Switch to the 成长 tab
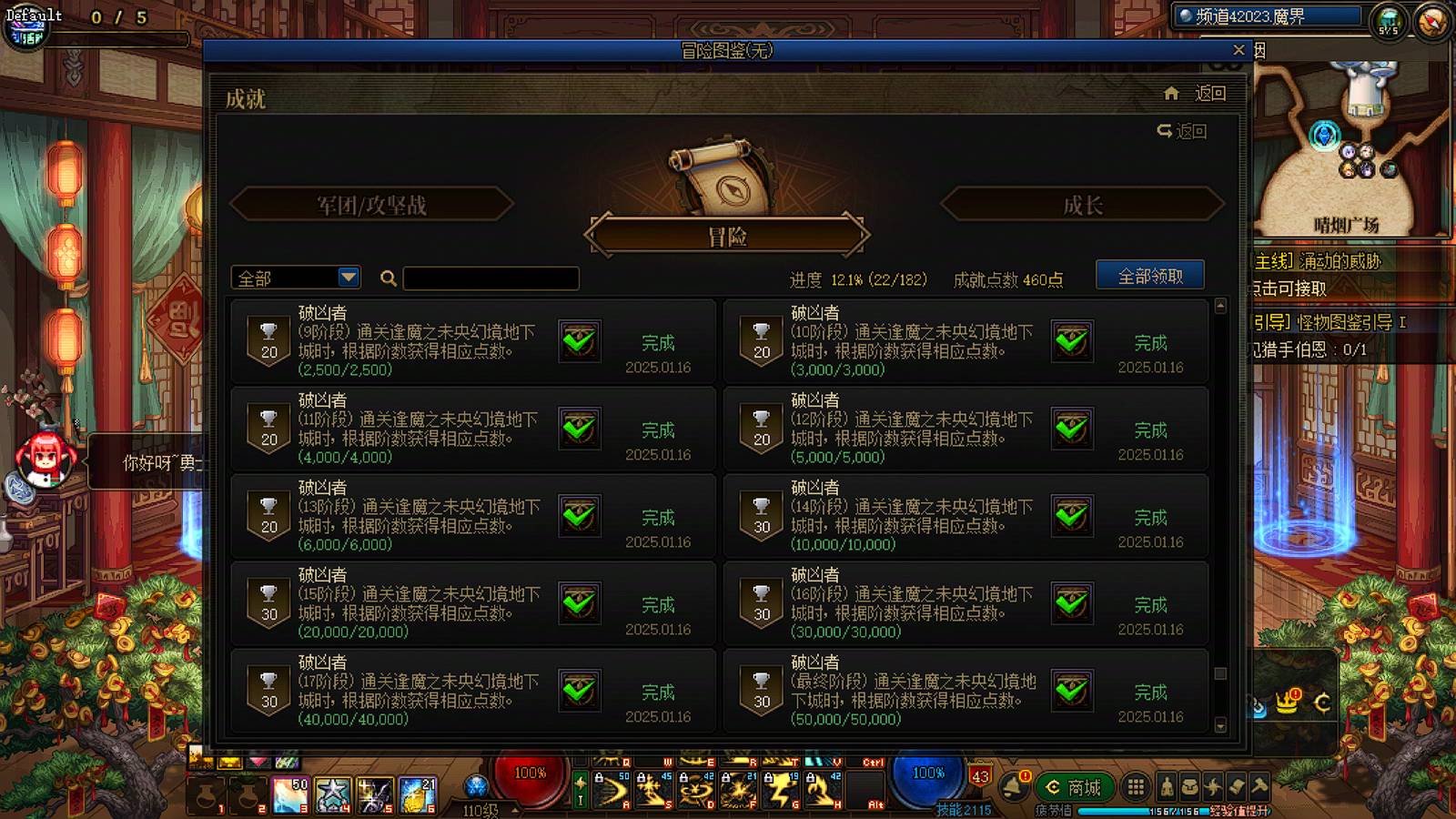1456x819 pixels. [1083, 205]
